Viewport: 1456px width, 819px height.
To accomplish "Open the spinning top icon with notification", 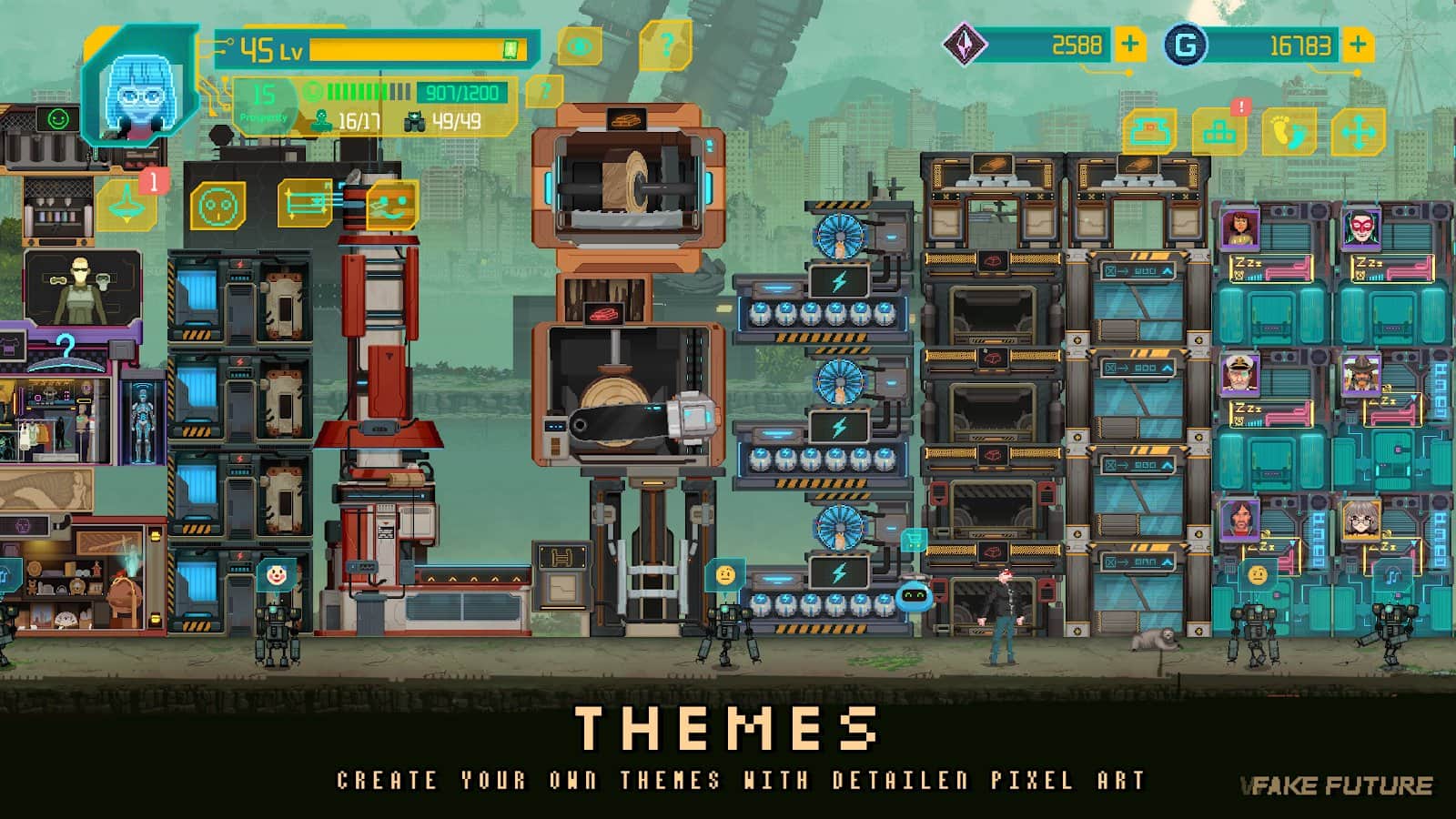I will [x=126, y=205].
